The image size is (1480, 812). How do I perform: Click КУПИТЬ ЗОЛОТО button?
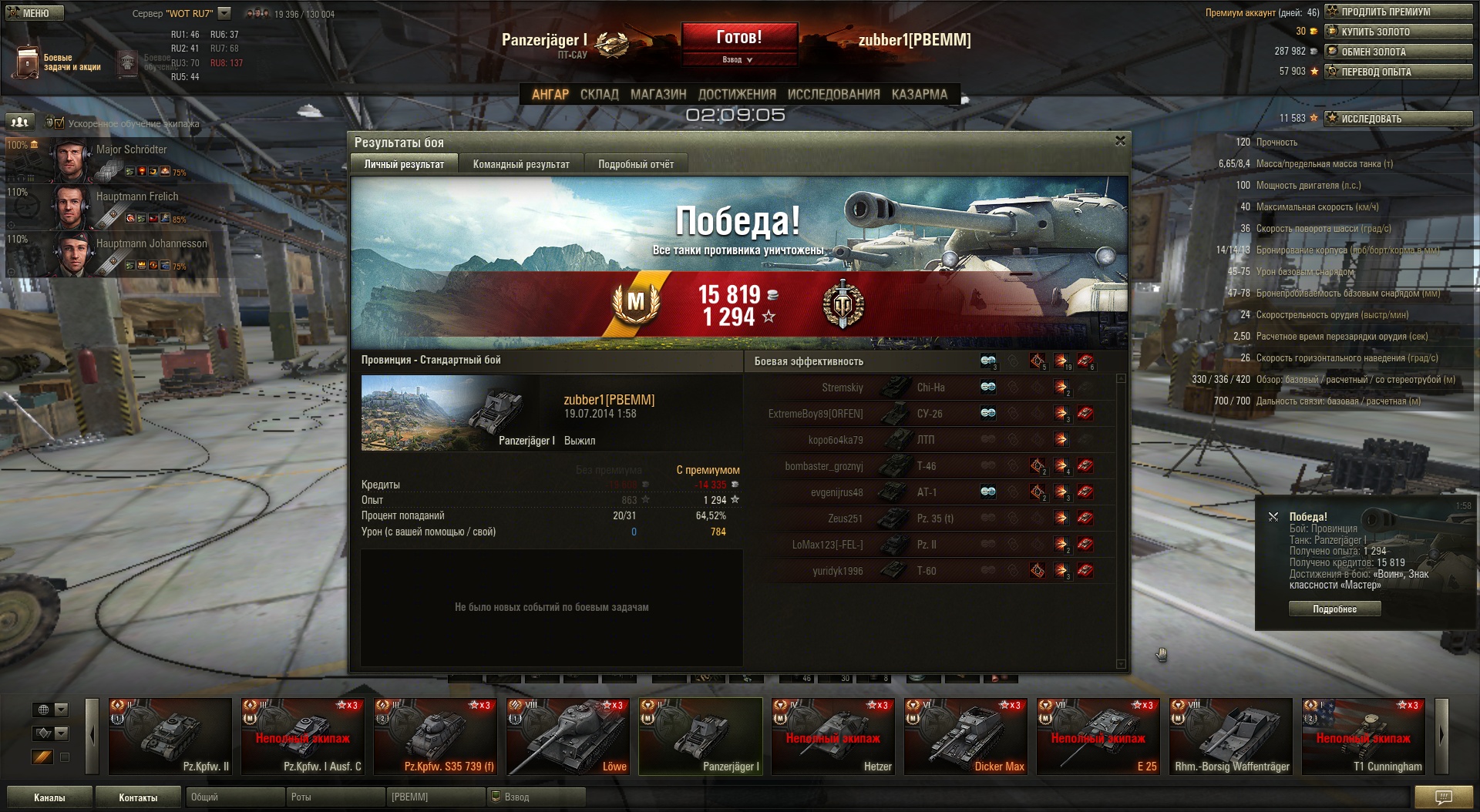[1398, 32]
